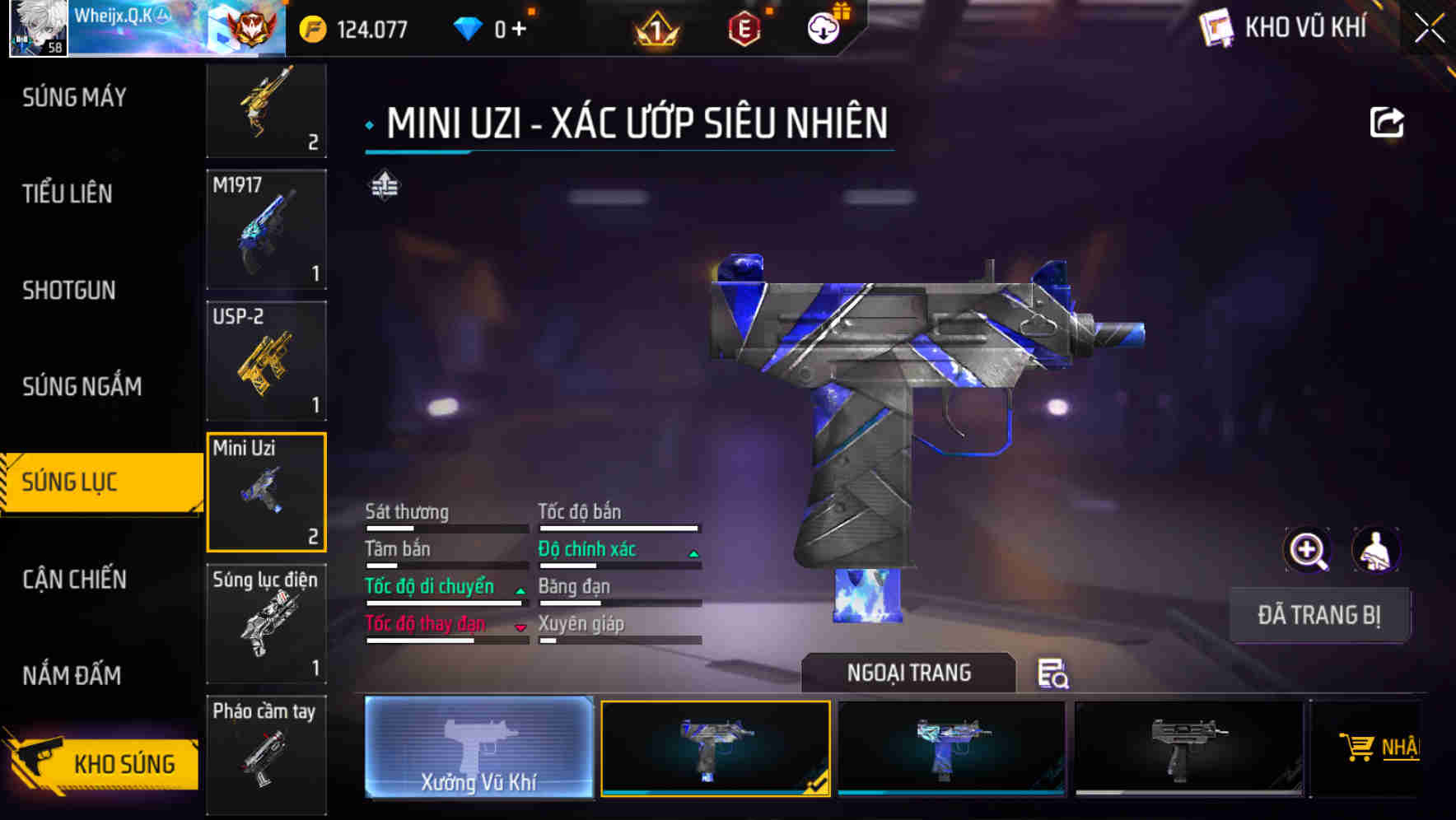The height and width of the screenshot is (820, 1456).
Task: Share the Mini Uzi skin via share icon
Action: (x=1388, y=120)
